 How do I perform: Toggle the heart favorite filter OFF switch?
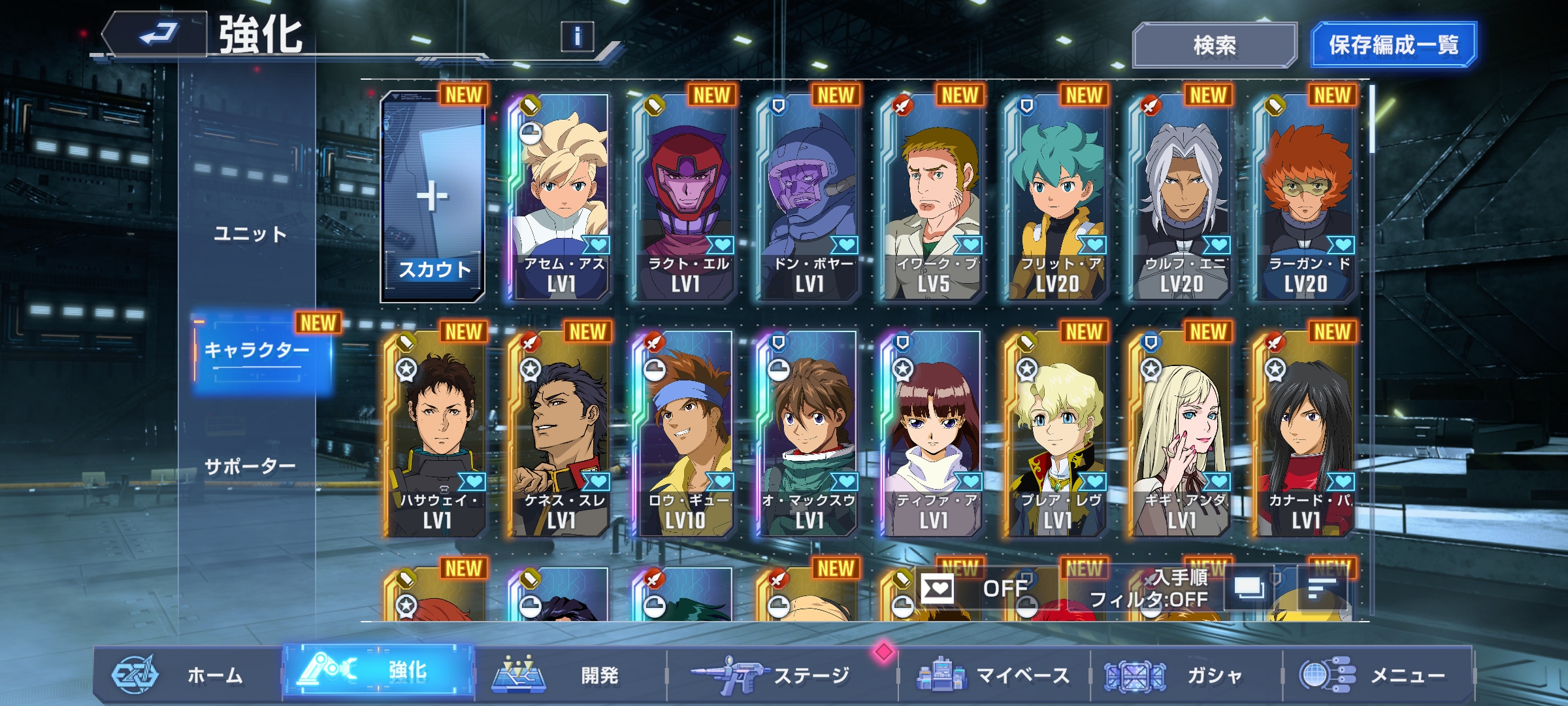point(985,588)
